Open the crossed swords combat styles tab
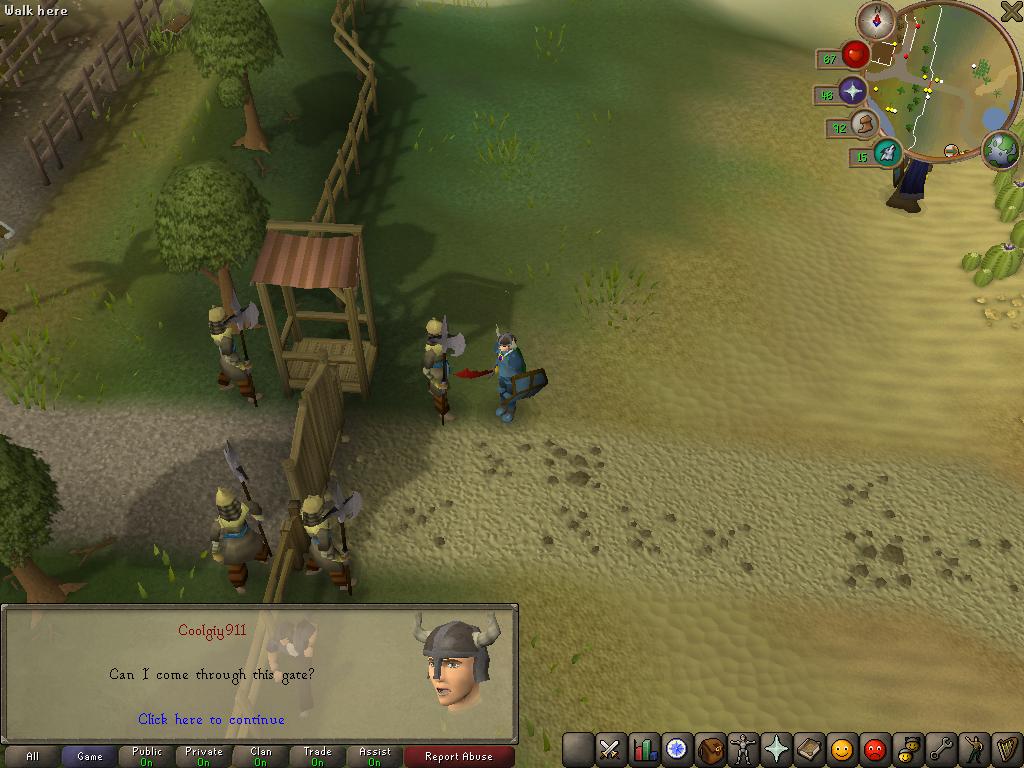Screen dimensions: 1024x768 click(610, 749)
